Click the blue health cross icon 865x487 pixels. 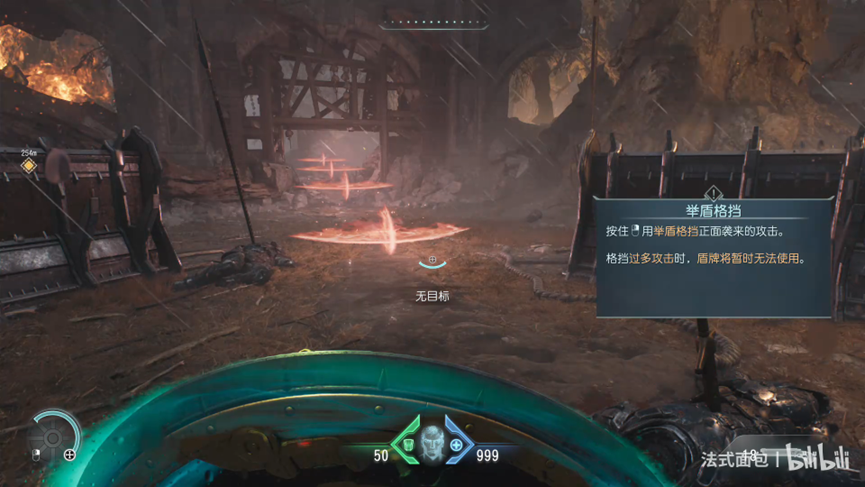coord(457,444)
